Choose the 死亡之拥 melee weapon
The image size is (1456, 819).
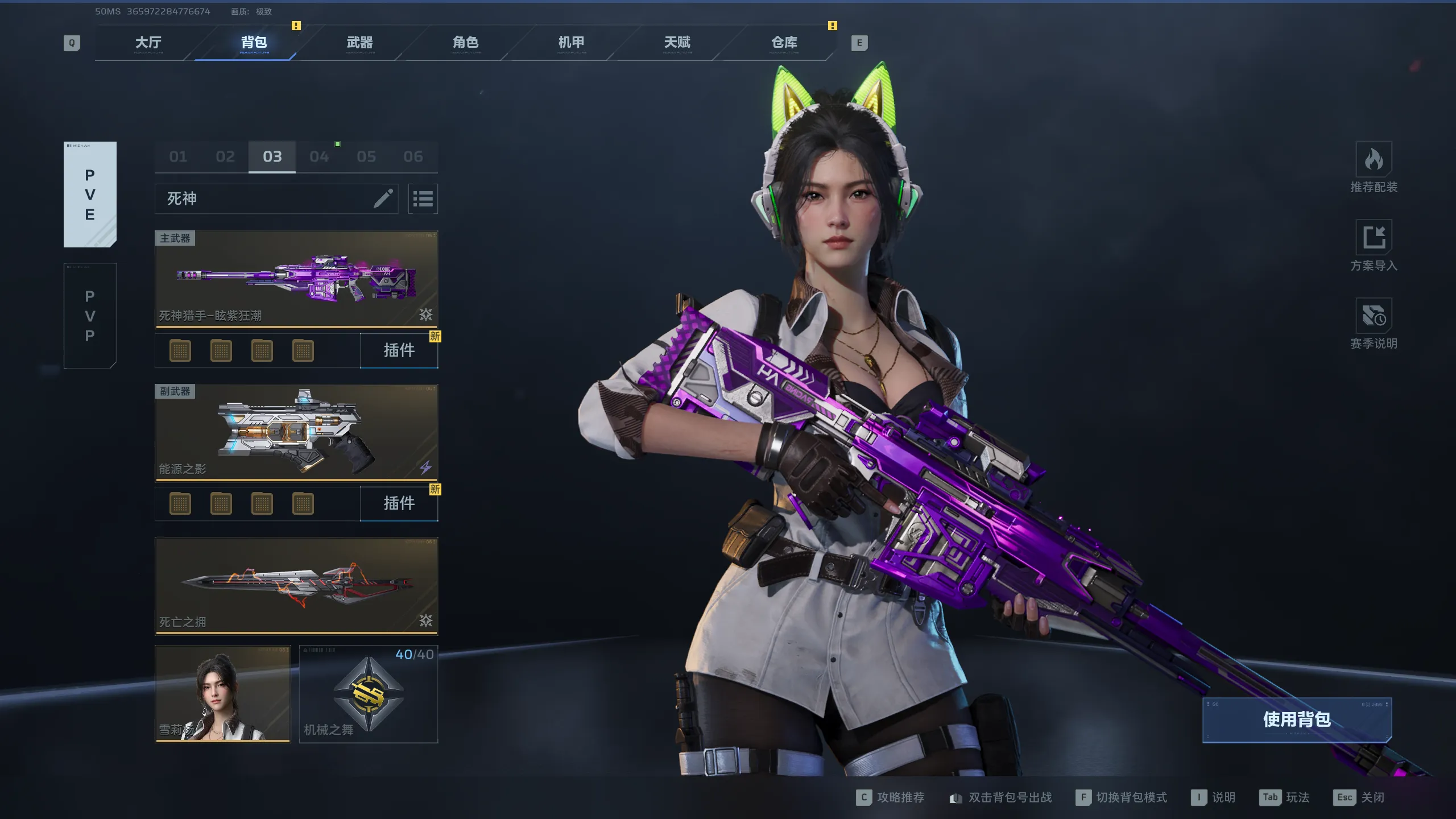point(296,586)
